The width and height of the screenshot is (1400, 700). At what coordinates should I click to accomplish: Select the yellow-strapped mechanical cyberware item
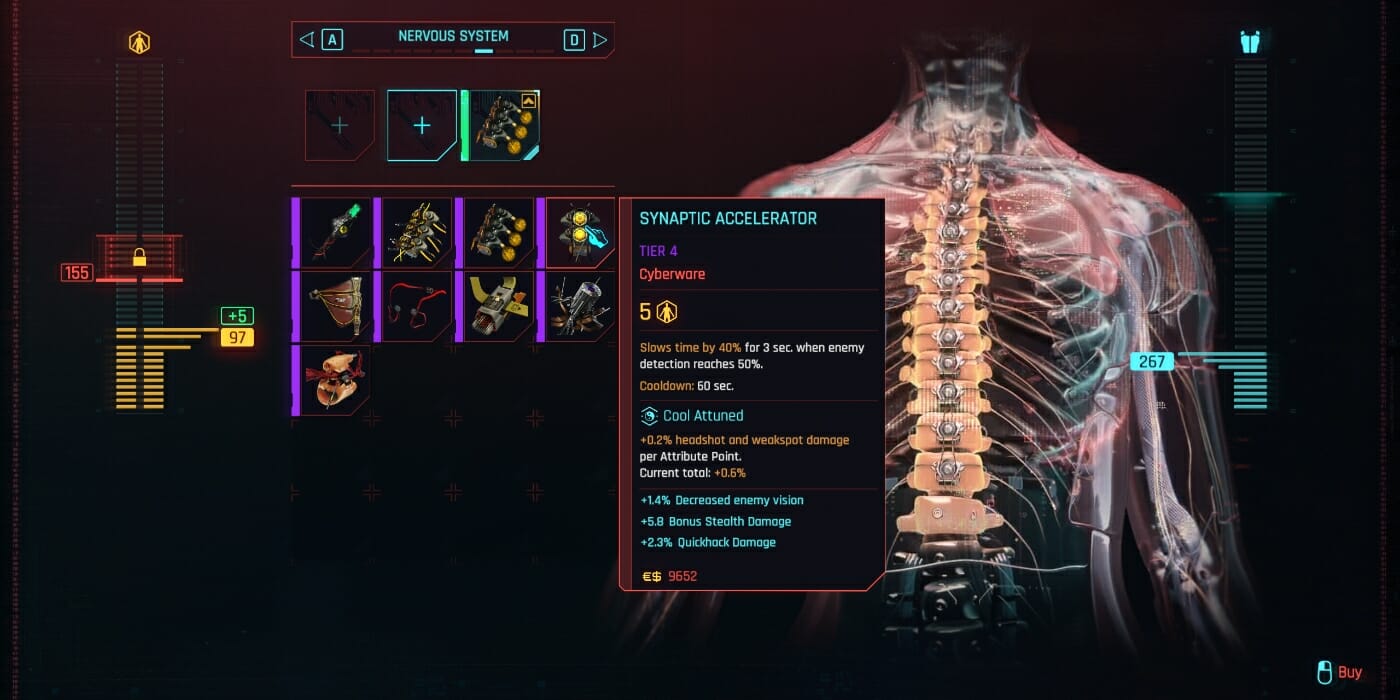pos(499,306)
